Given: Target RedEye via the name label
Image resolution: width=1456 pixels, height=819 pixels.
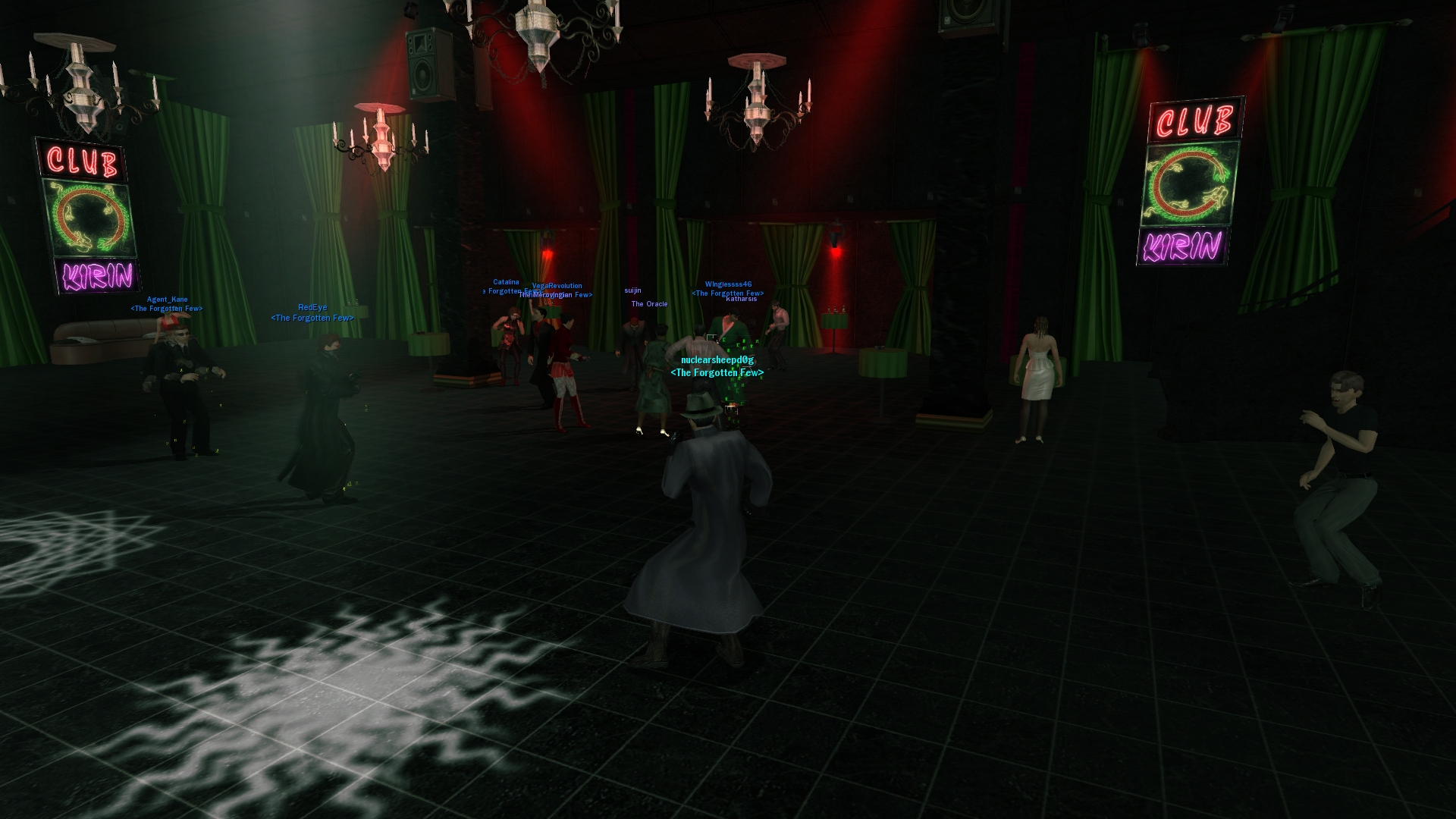Looking at the screenshot, I should click(x=312, y=307).
